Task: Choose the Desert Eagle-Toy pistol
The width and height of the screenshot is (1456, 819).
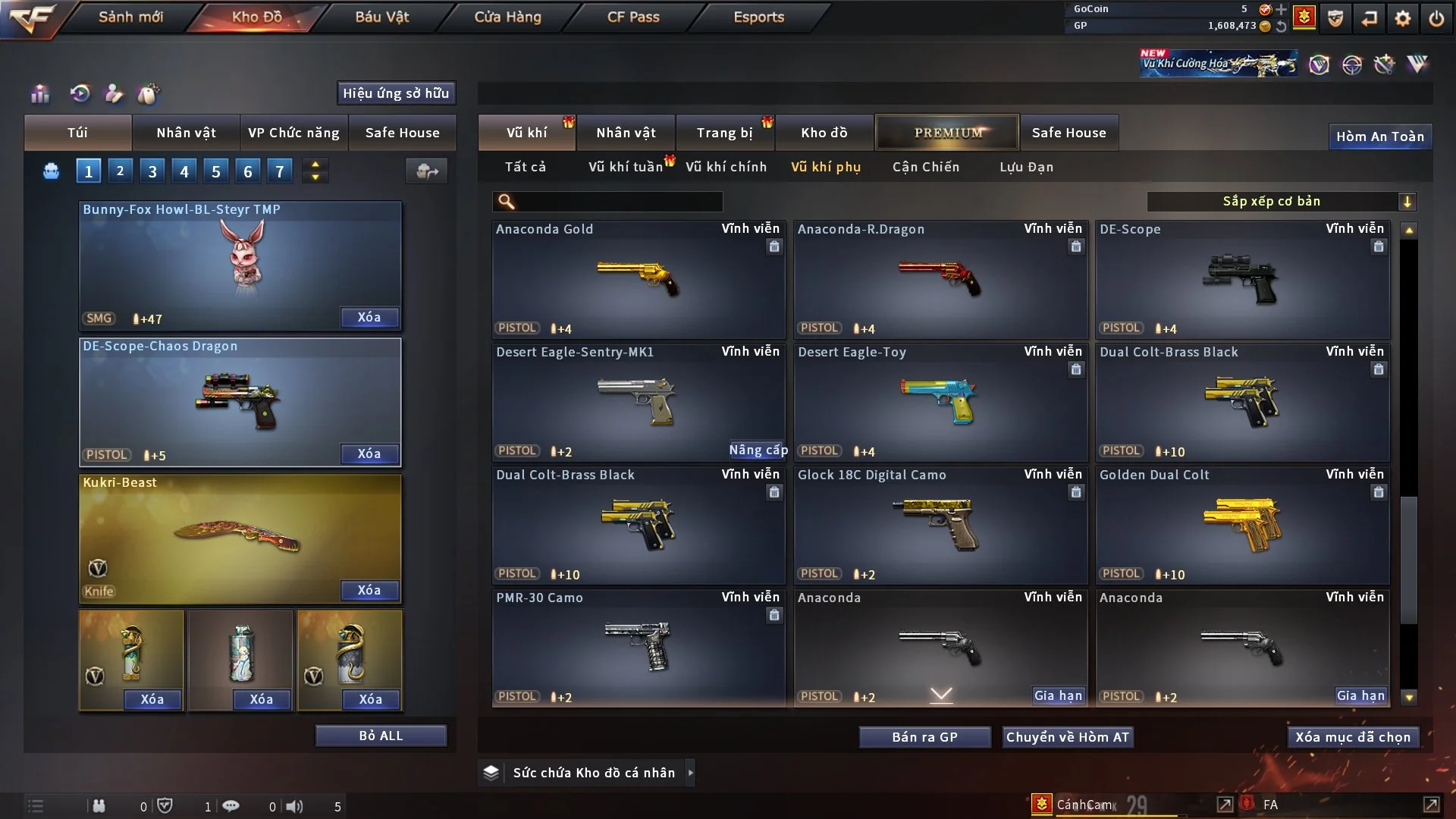Action: pos(940,402)
